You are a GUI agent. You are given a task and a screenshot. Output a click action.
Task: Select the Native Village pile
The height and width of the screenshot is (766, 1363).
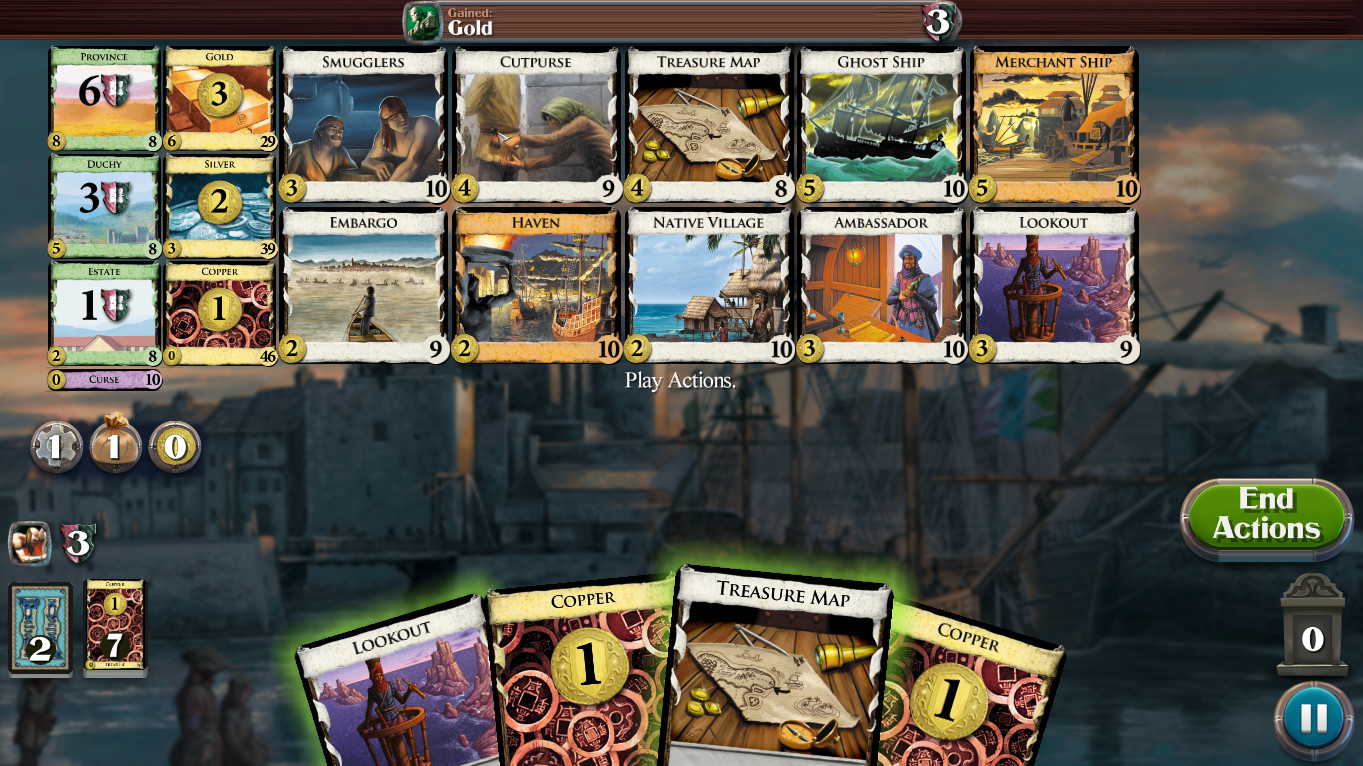click(708, 285)
